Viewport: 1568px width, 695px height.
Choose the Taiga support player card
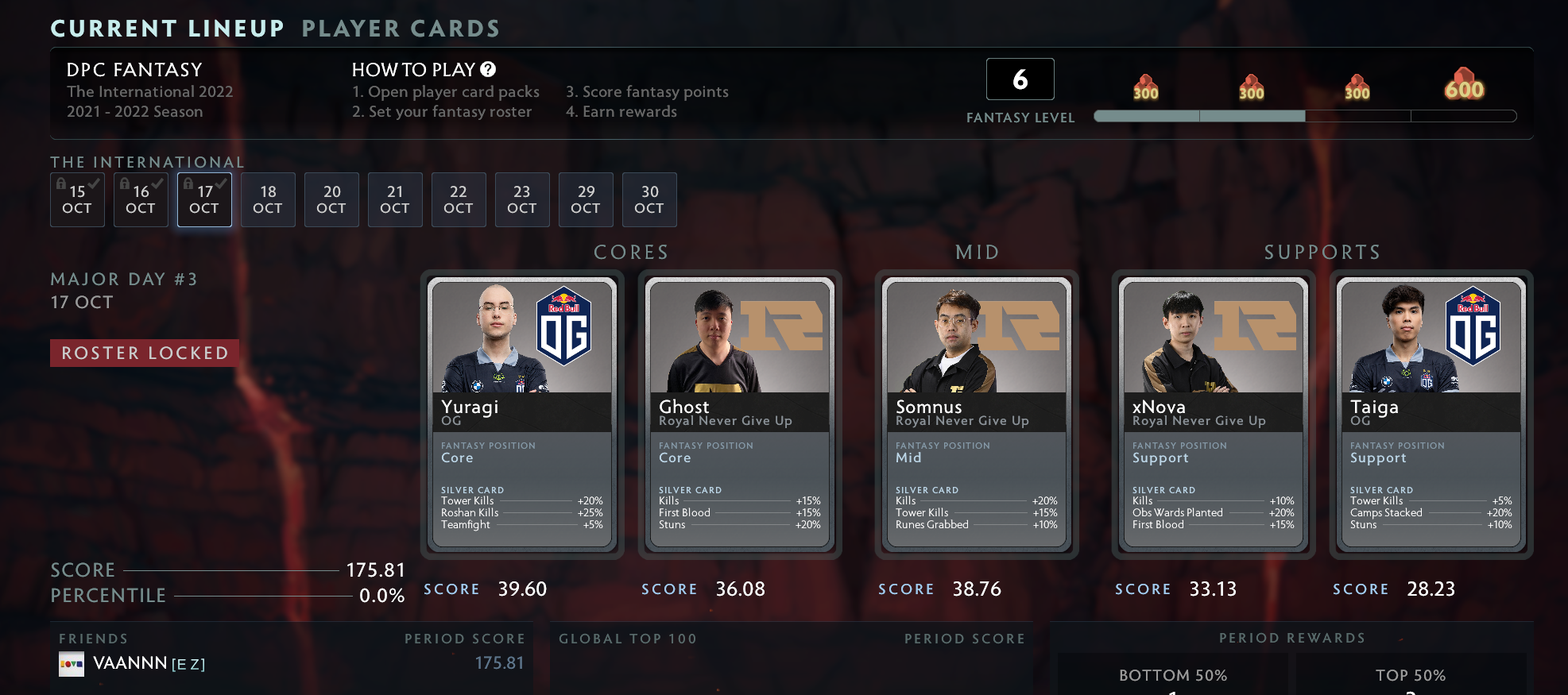[1431, 413]
